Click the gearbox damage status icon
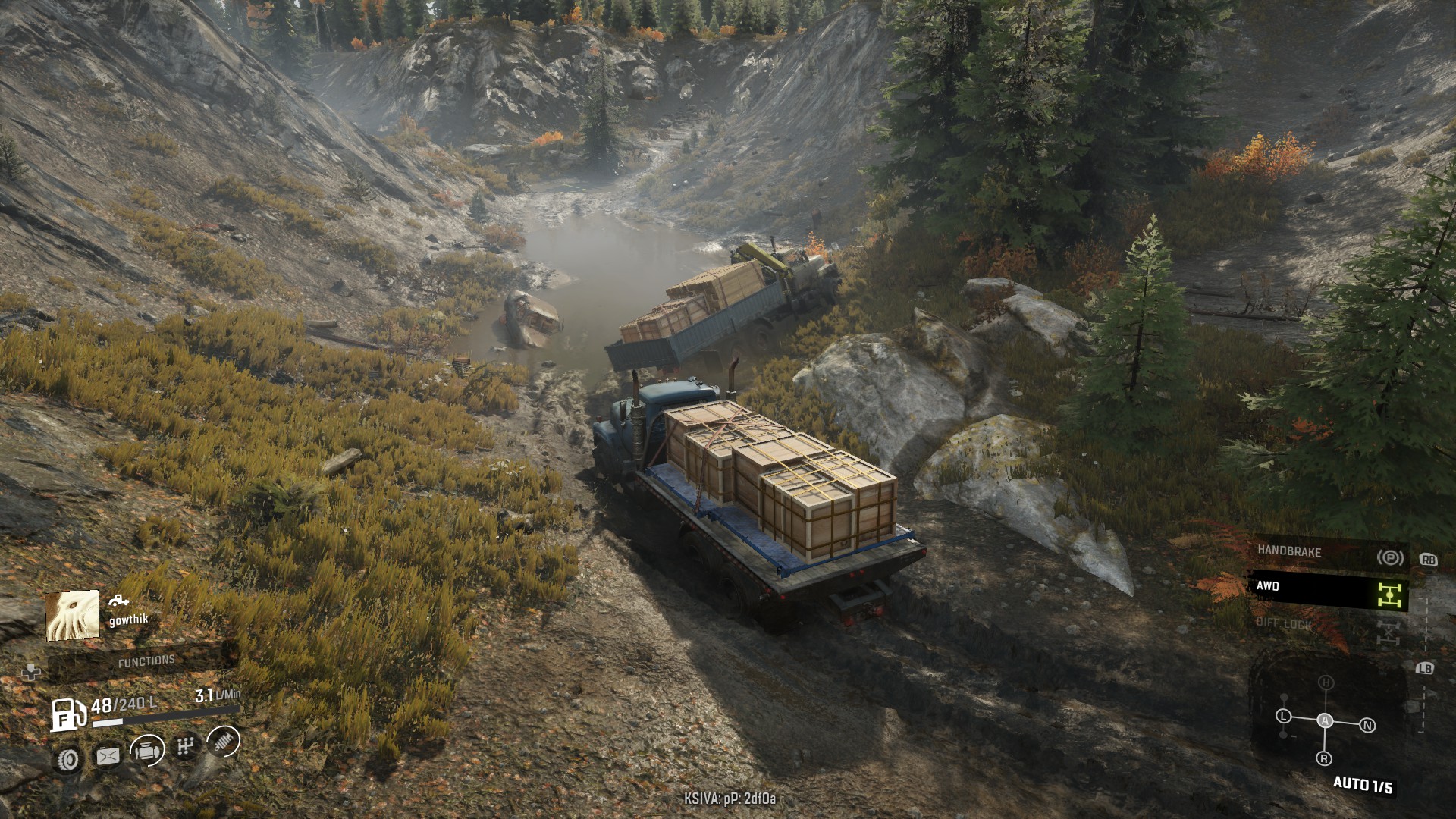 click(185, 748)
